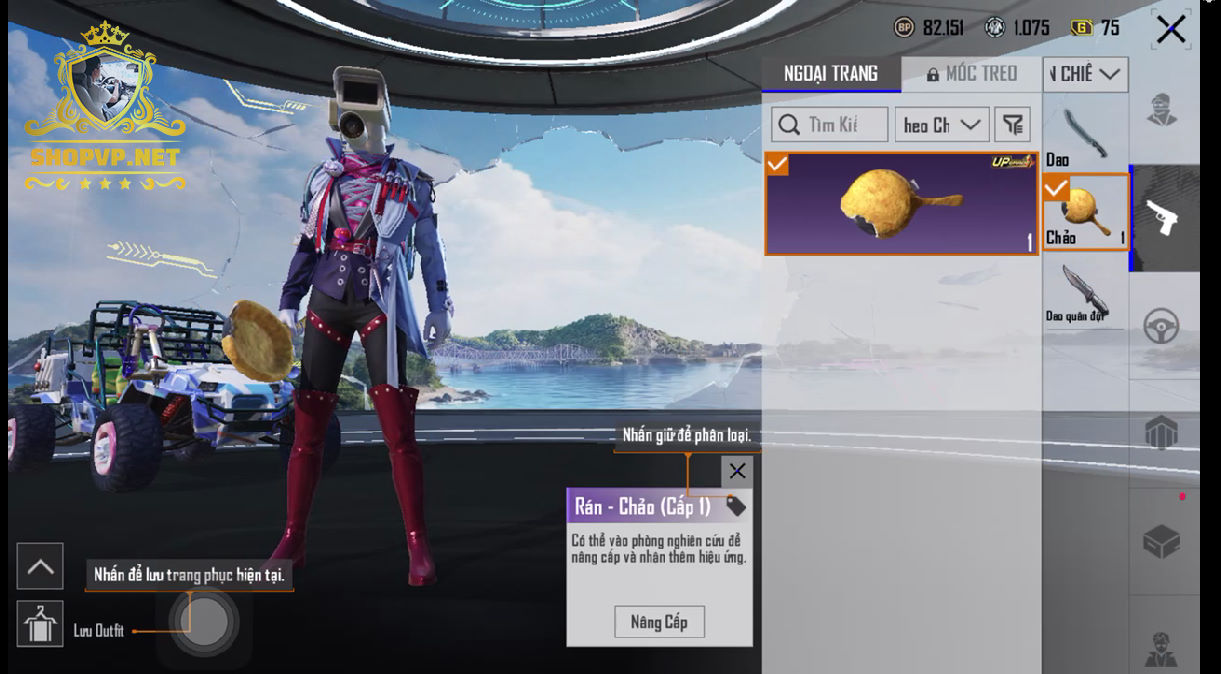
Task: Open the character head category icon
Action: pos(1161,110)
